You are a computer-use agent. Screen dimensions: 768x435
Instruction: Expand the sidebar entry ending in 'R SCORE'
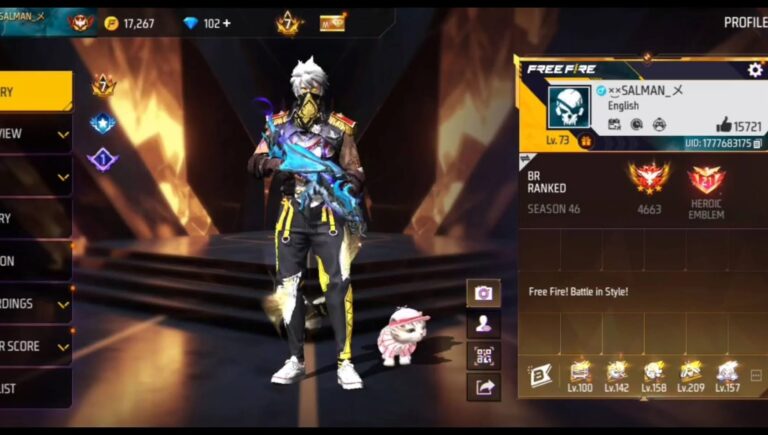pos(35,346)
